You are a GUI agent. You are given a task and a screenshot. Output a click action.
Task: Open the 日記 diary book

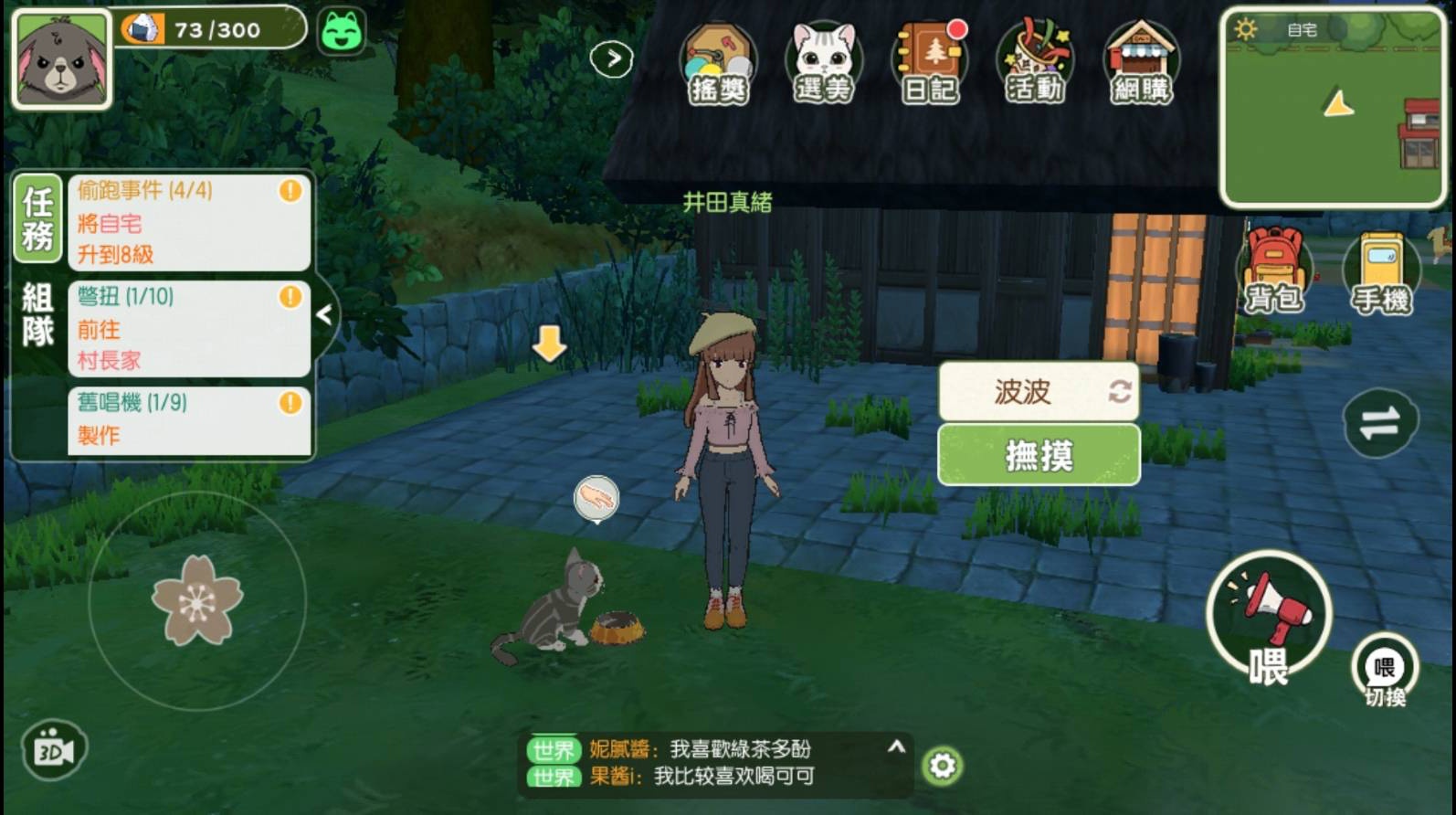(929, 64)
